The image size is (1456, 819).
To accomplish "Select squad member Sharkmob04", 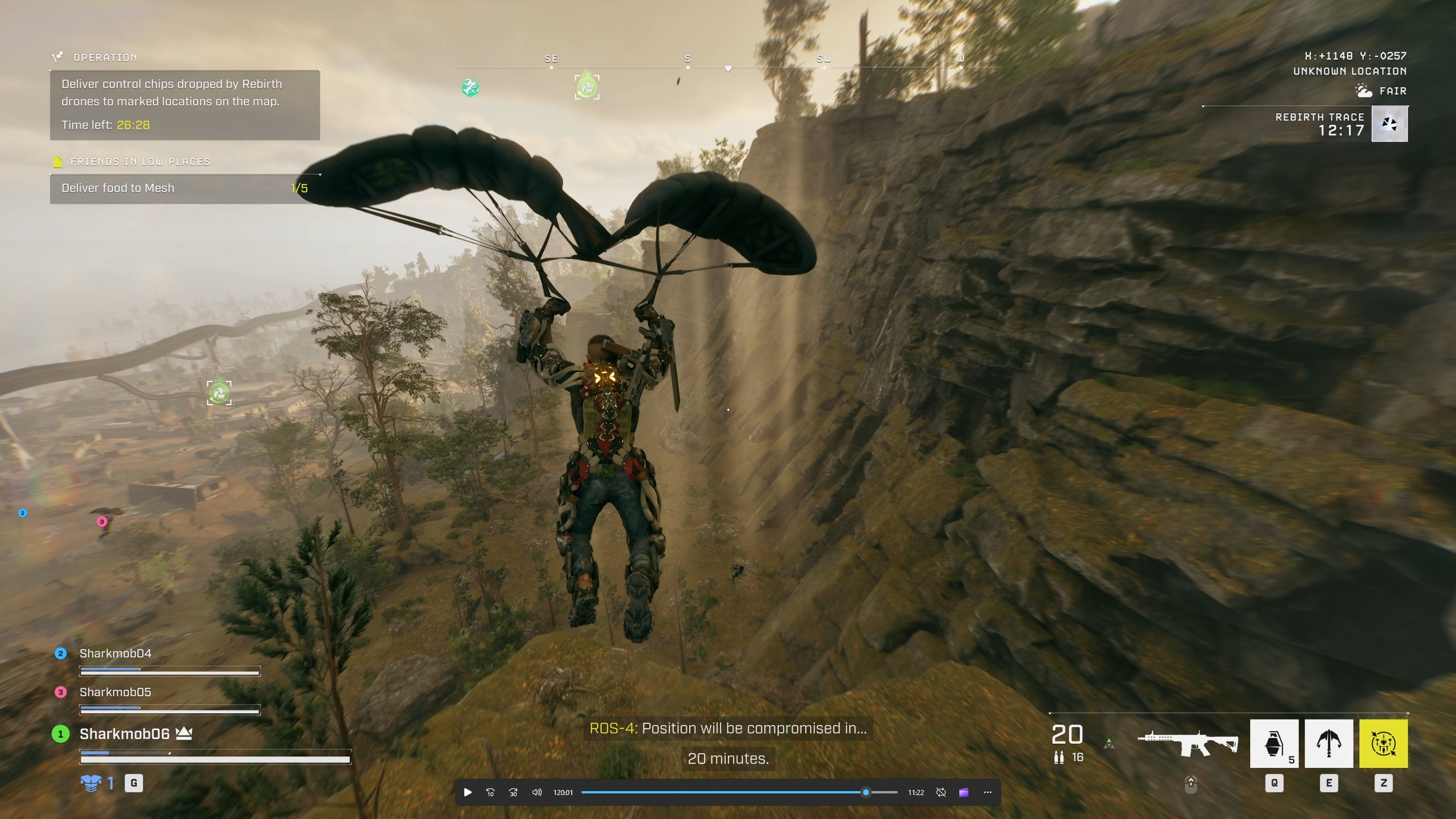I will coord(115,653).
